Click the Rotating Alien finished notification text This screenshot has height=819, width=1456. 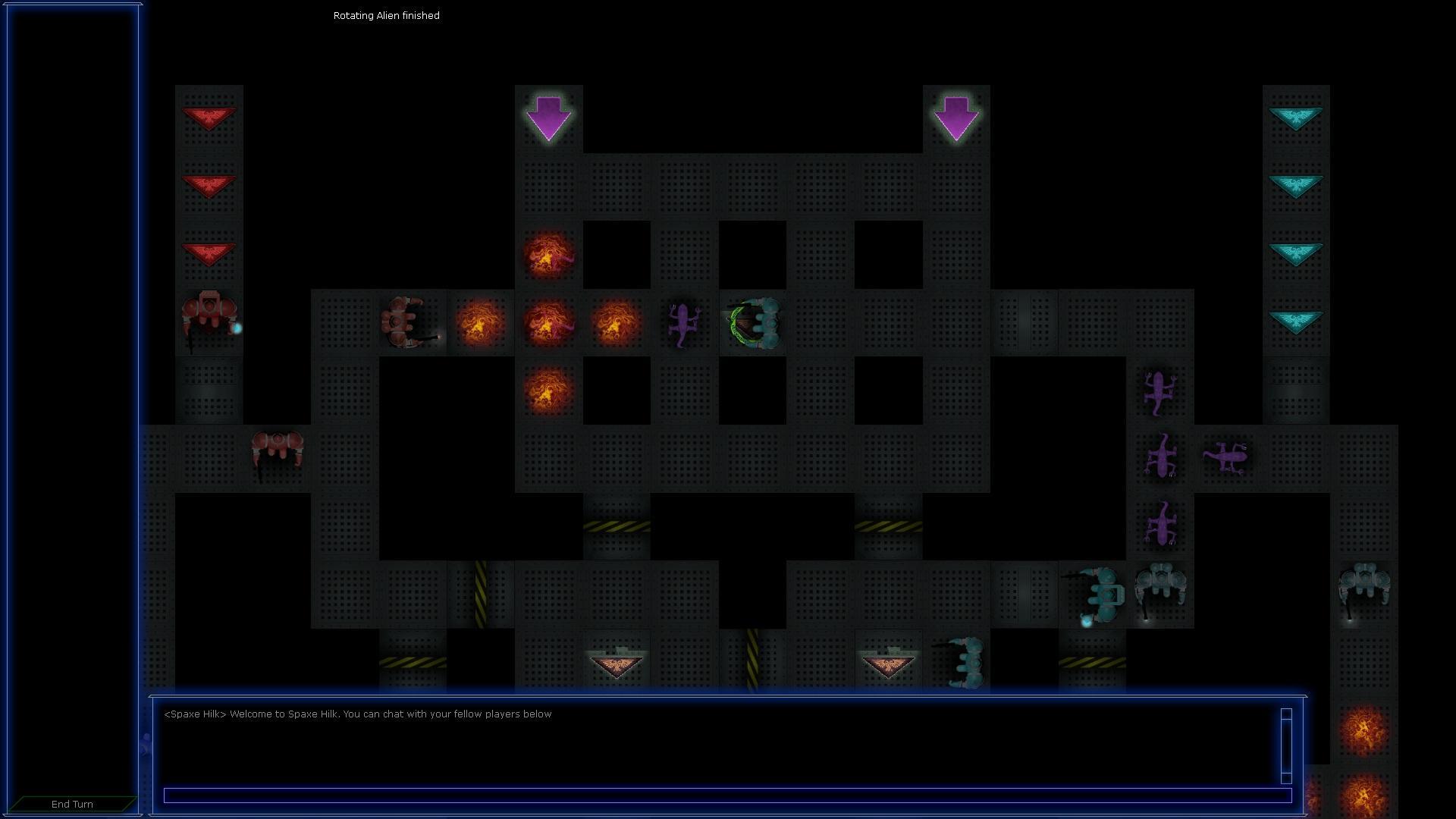385,15
